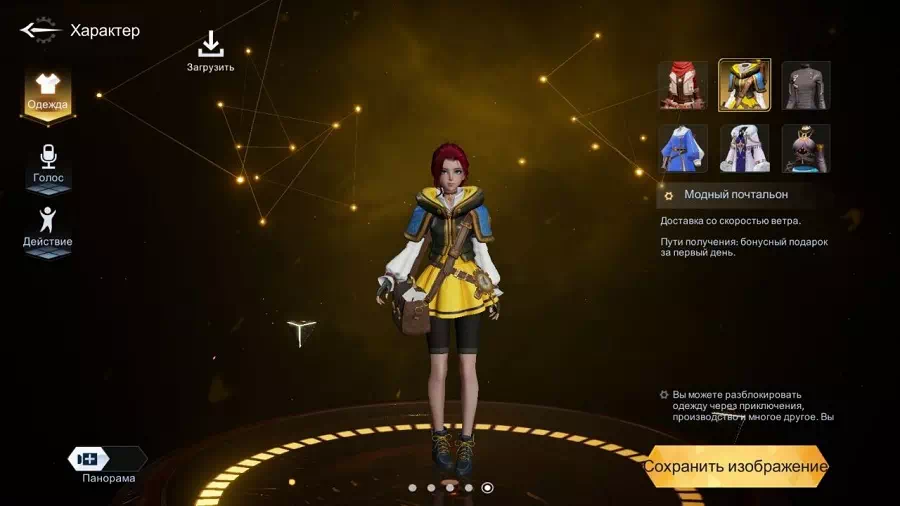
Task: Select the yellow postman outfit thumbnail
Action: tap(745, 85)
